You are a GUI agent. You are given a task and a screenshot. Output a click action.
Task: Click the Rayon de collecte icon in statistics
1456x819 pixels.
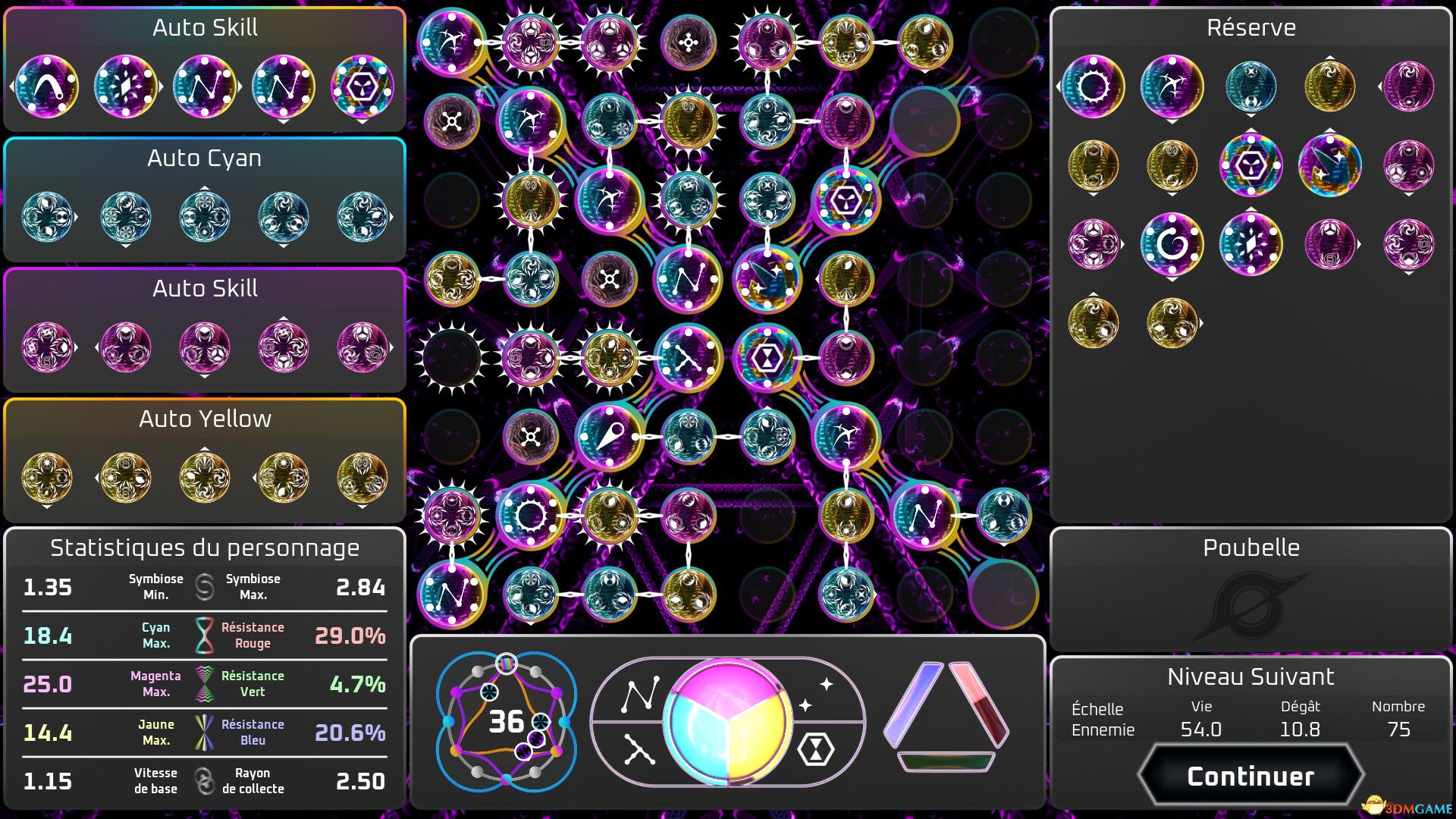coord(202,780)
